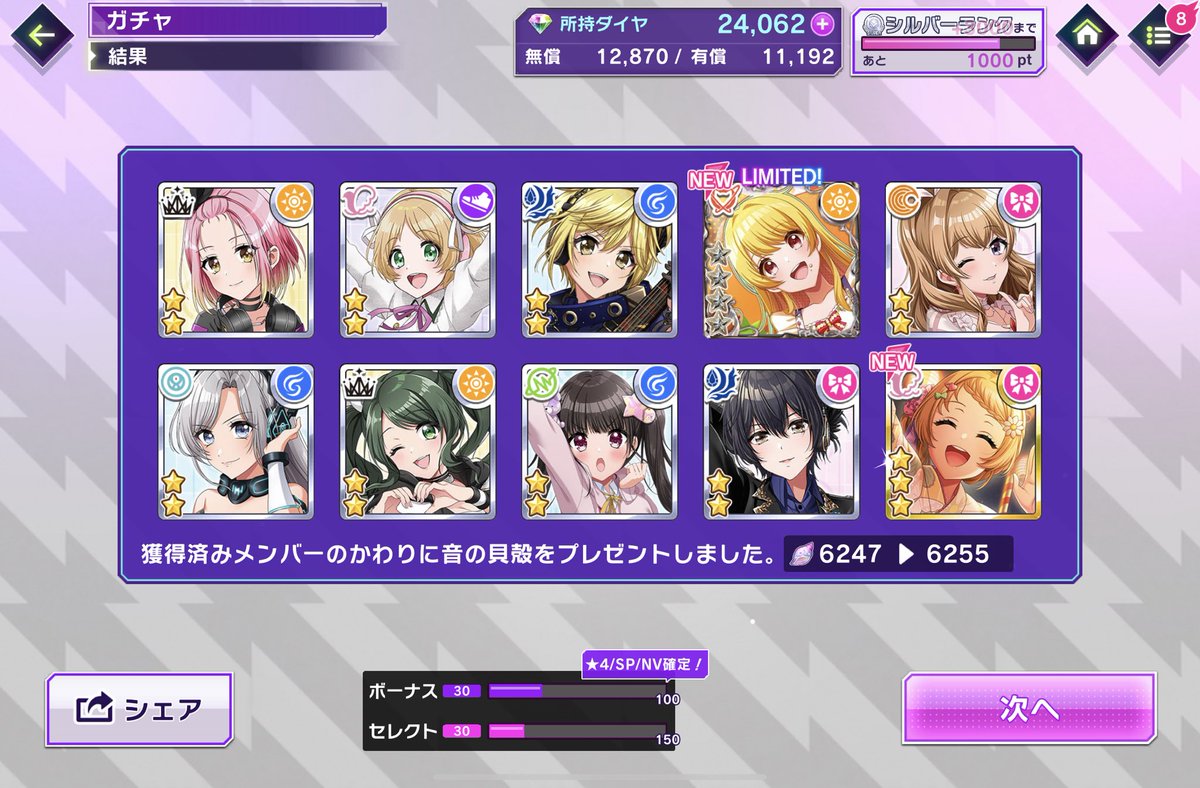
Task: Continue with the 次へ button
Action: tap(1029, 708)
